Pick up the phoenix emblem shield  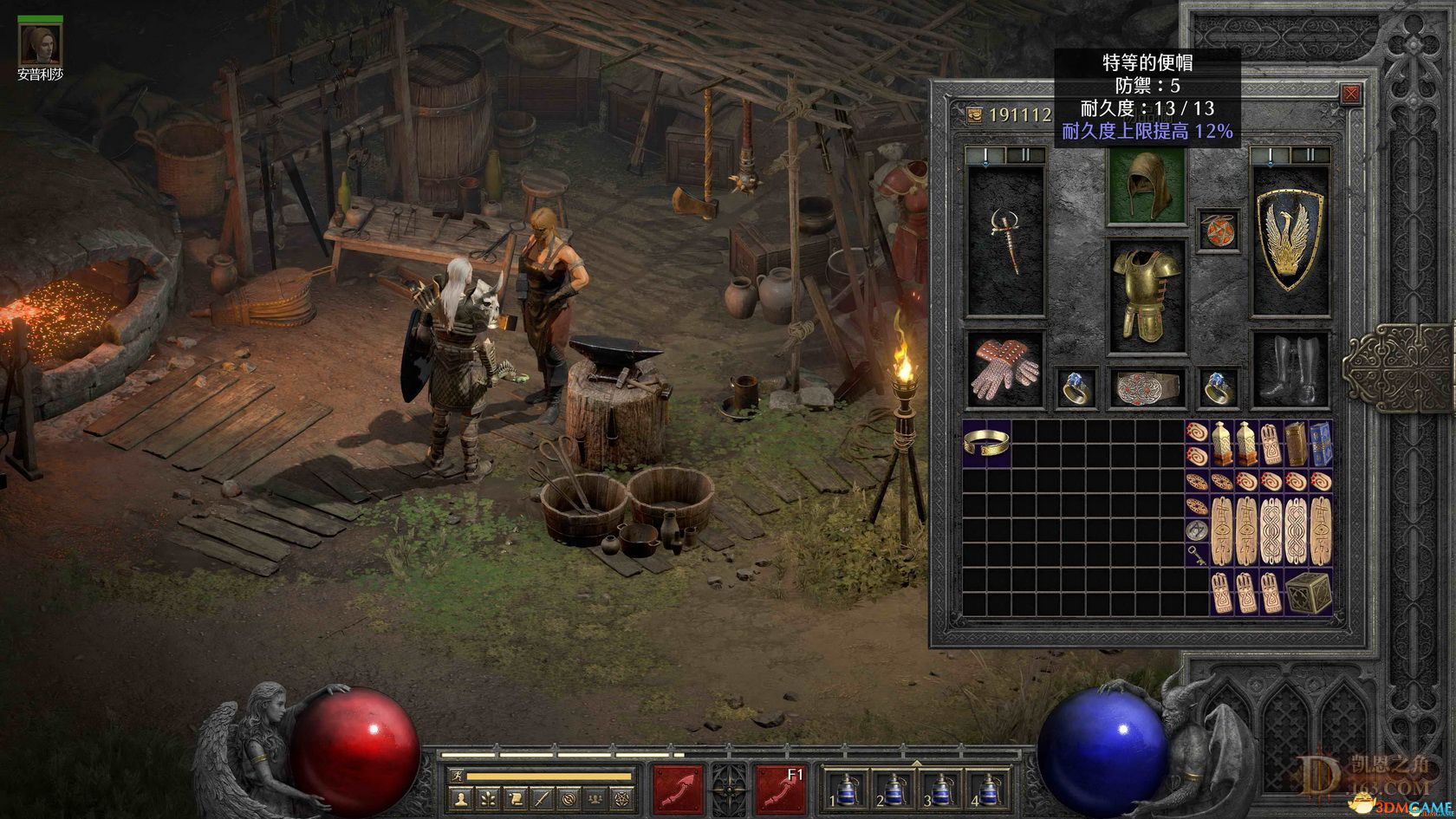pyautogui.click(x=1290, y=239)
